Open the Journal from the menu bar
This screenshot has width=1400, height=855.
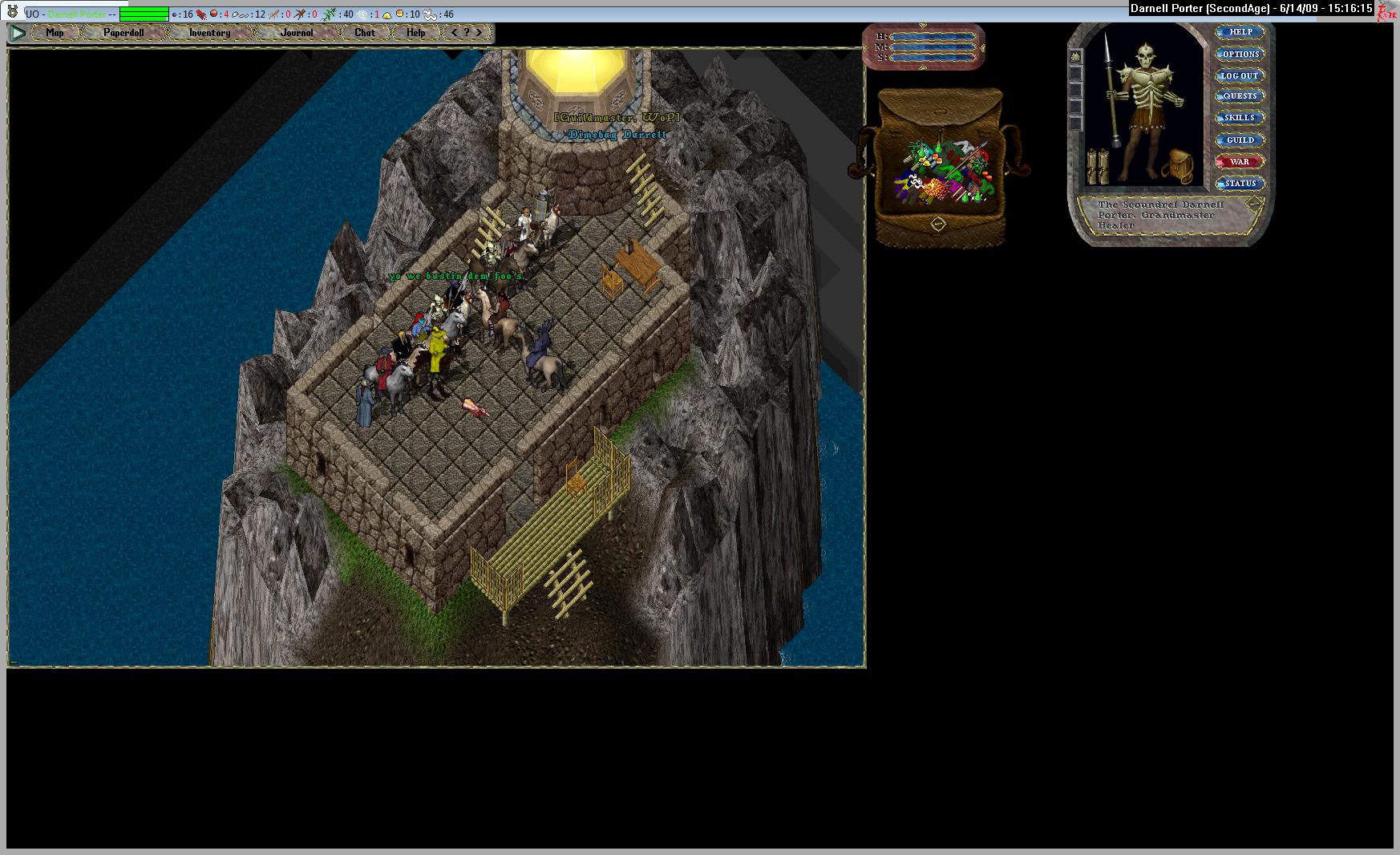(x=297, y=33)
